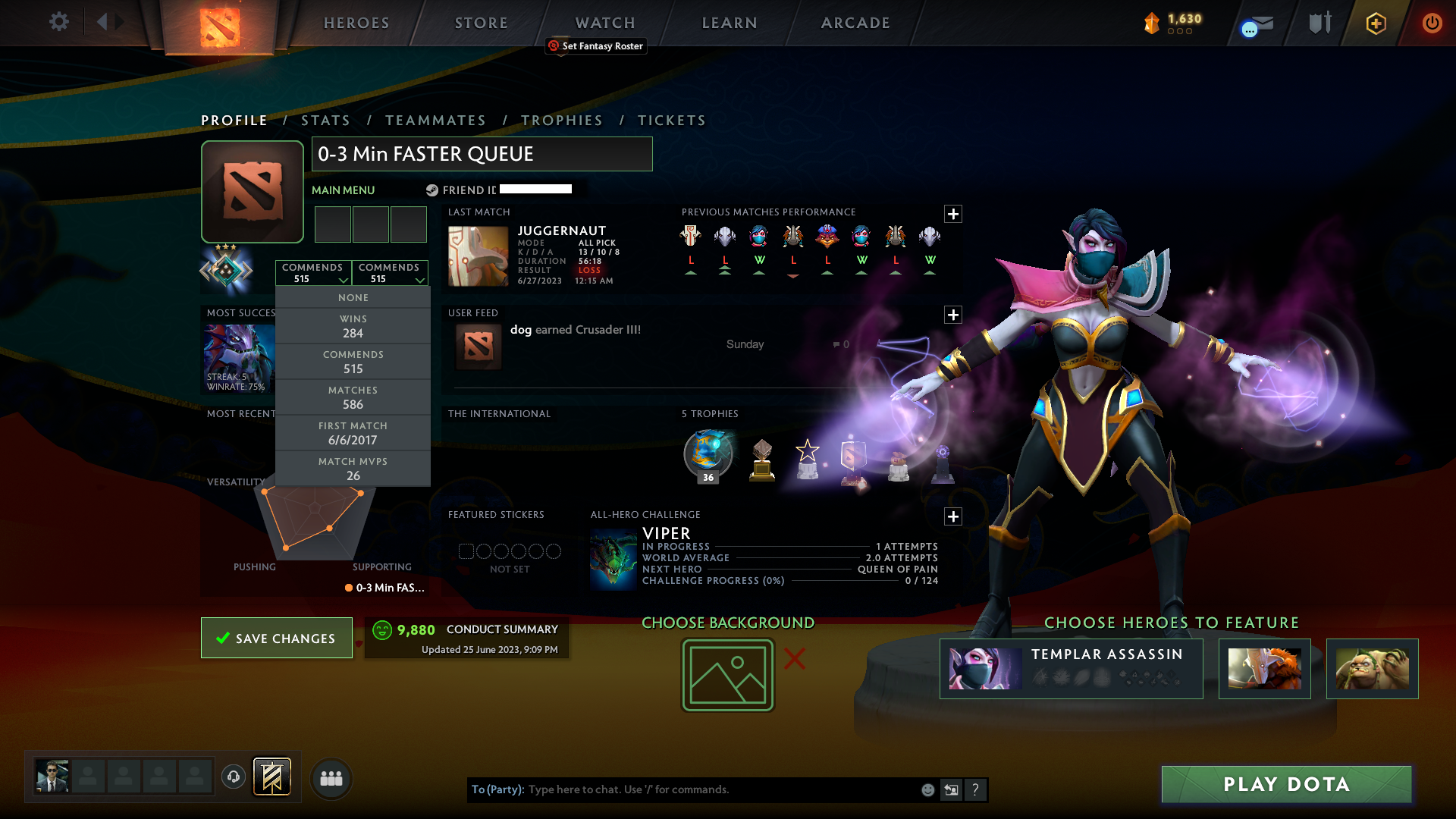This screenshot has width=1456, height=819.
Task: Expand Previous Matches Performance with the plus
Action: pyautogui.click(x=953, y=214)
